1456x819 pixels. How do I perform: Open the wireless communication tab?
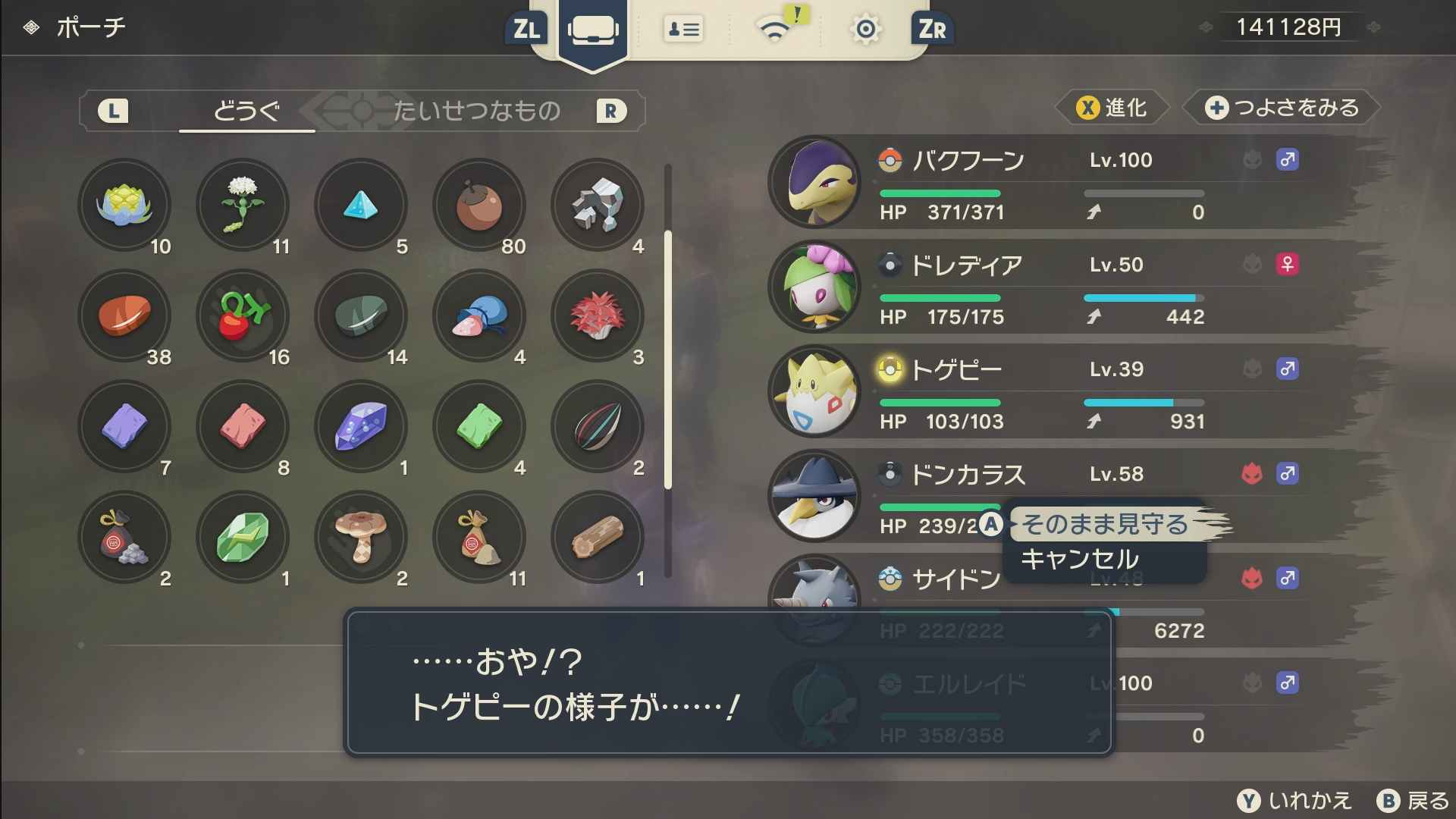(x=775, y=30)
